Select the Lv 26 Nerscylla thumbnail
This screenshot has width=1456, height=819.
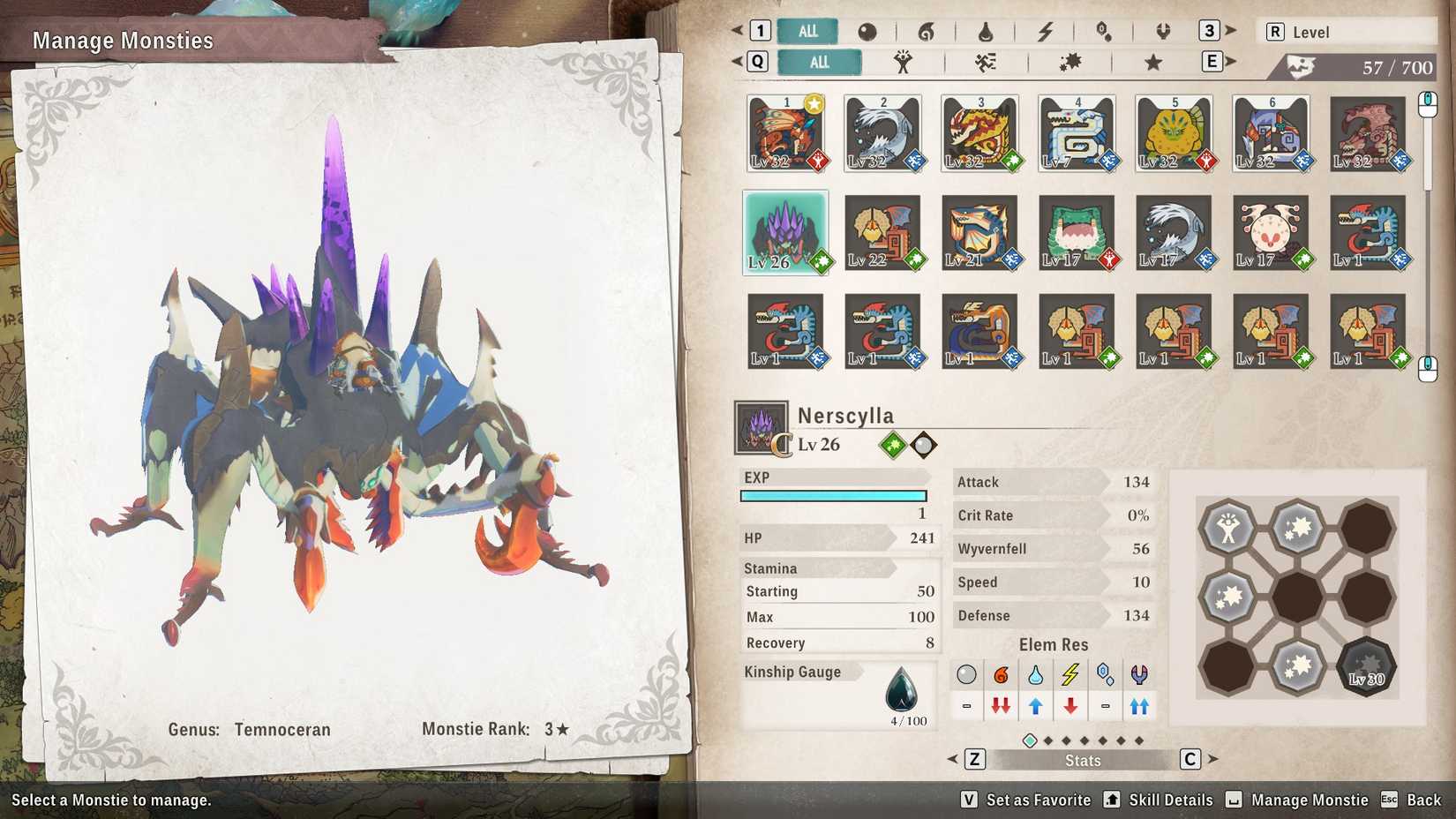click(x=785, y=232)
